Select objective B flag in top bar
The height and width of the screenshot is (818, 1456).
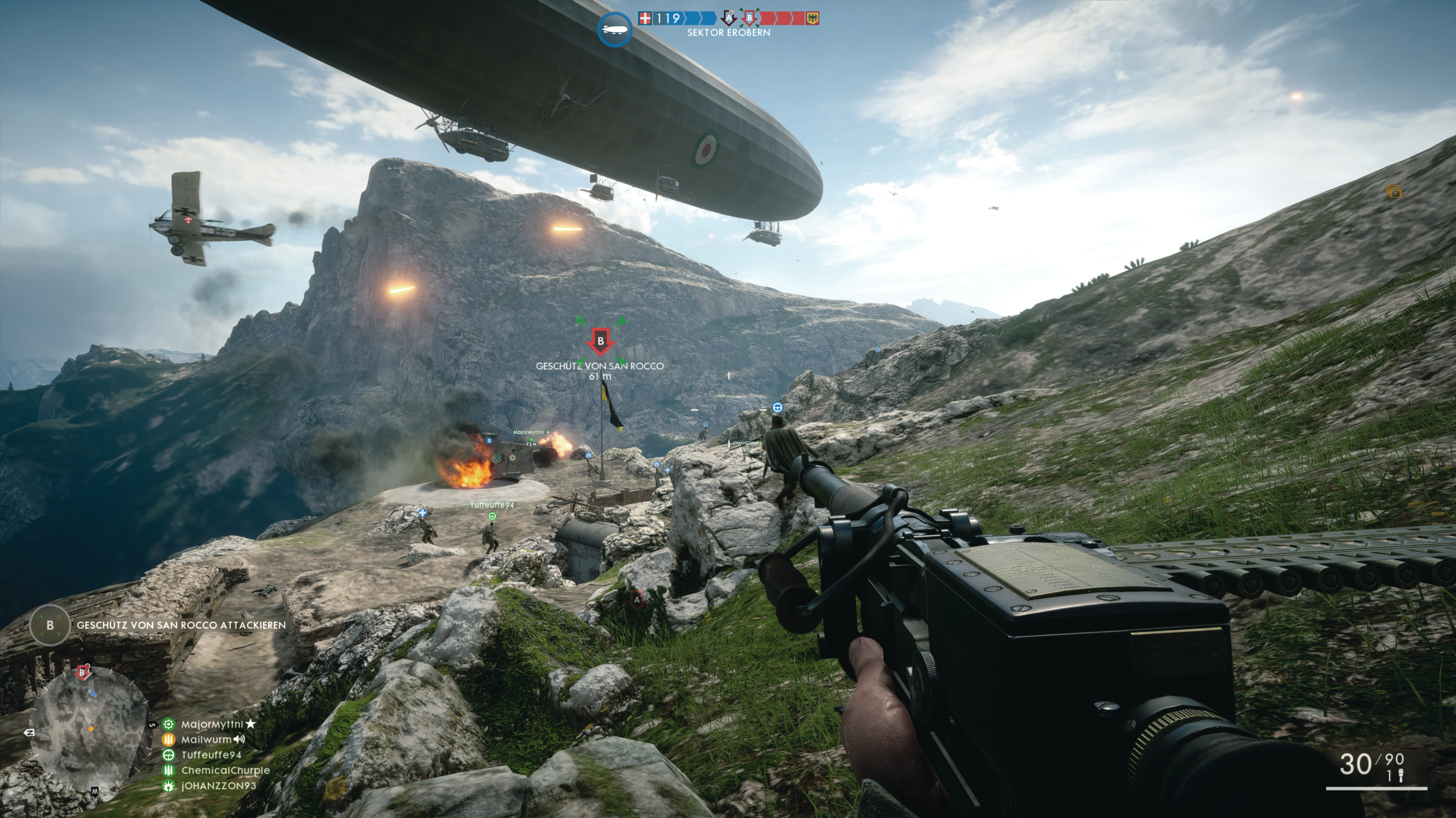point(749,19)
